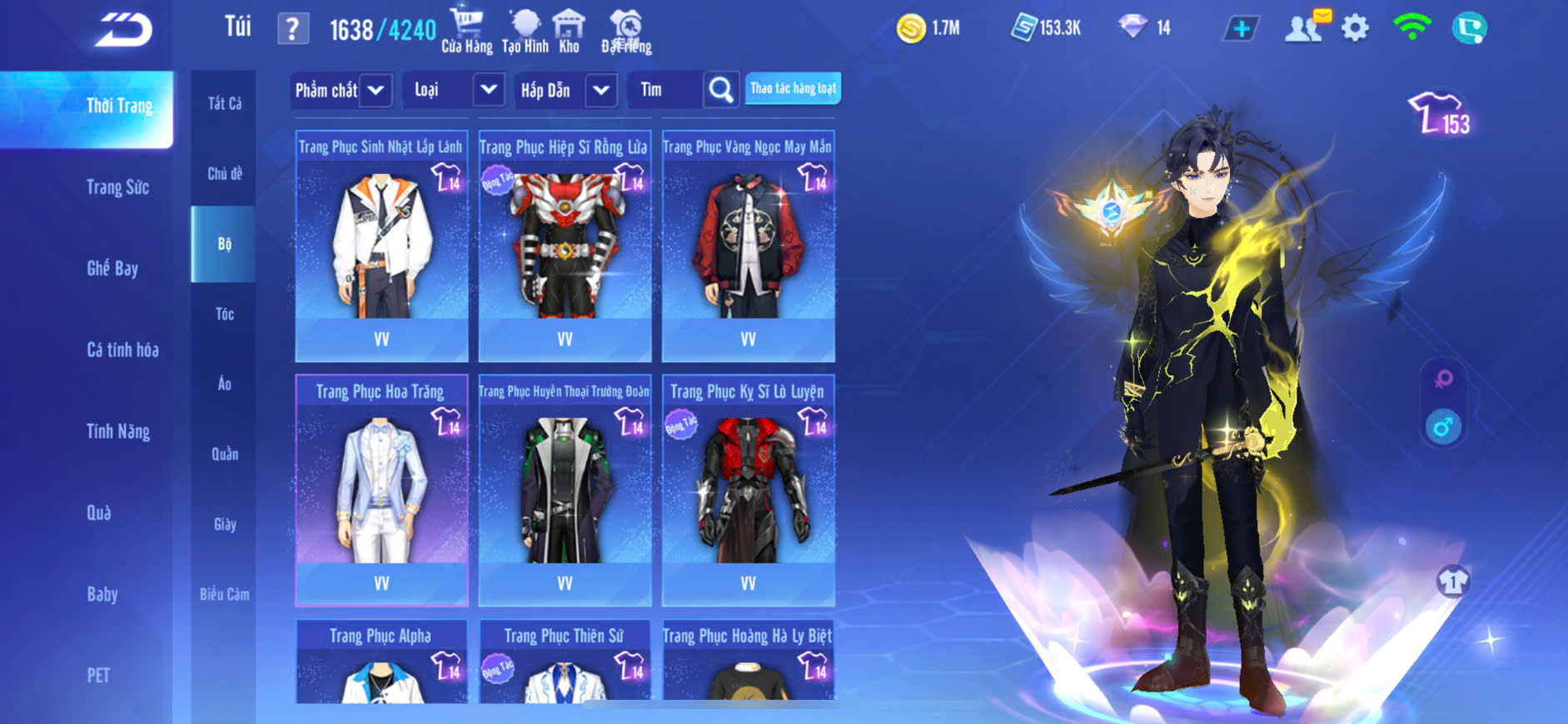Expand the Phẩm chất dropdown
This screenshot has height=724, width=1568.
(376, 90)
